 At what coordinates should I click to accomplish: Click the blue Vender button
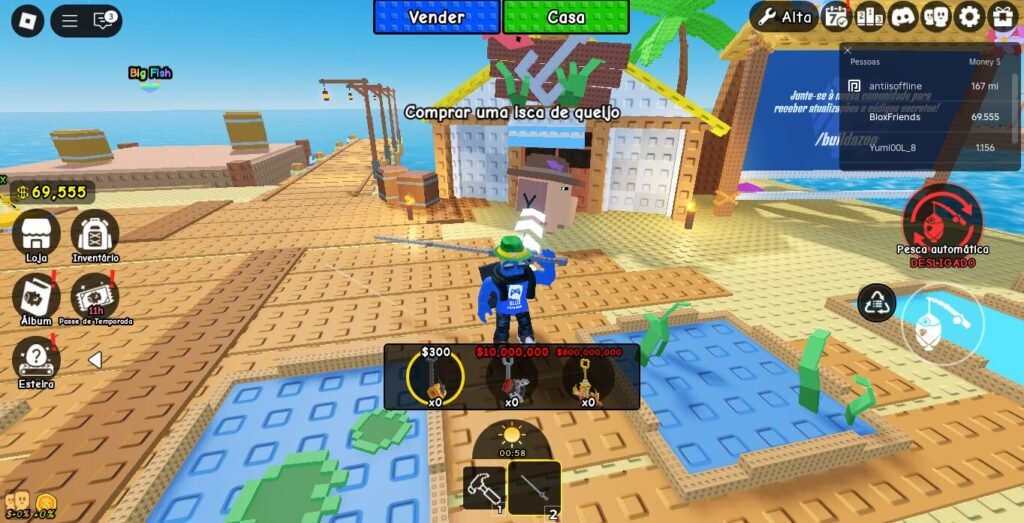point(436,17)
